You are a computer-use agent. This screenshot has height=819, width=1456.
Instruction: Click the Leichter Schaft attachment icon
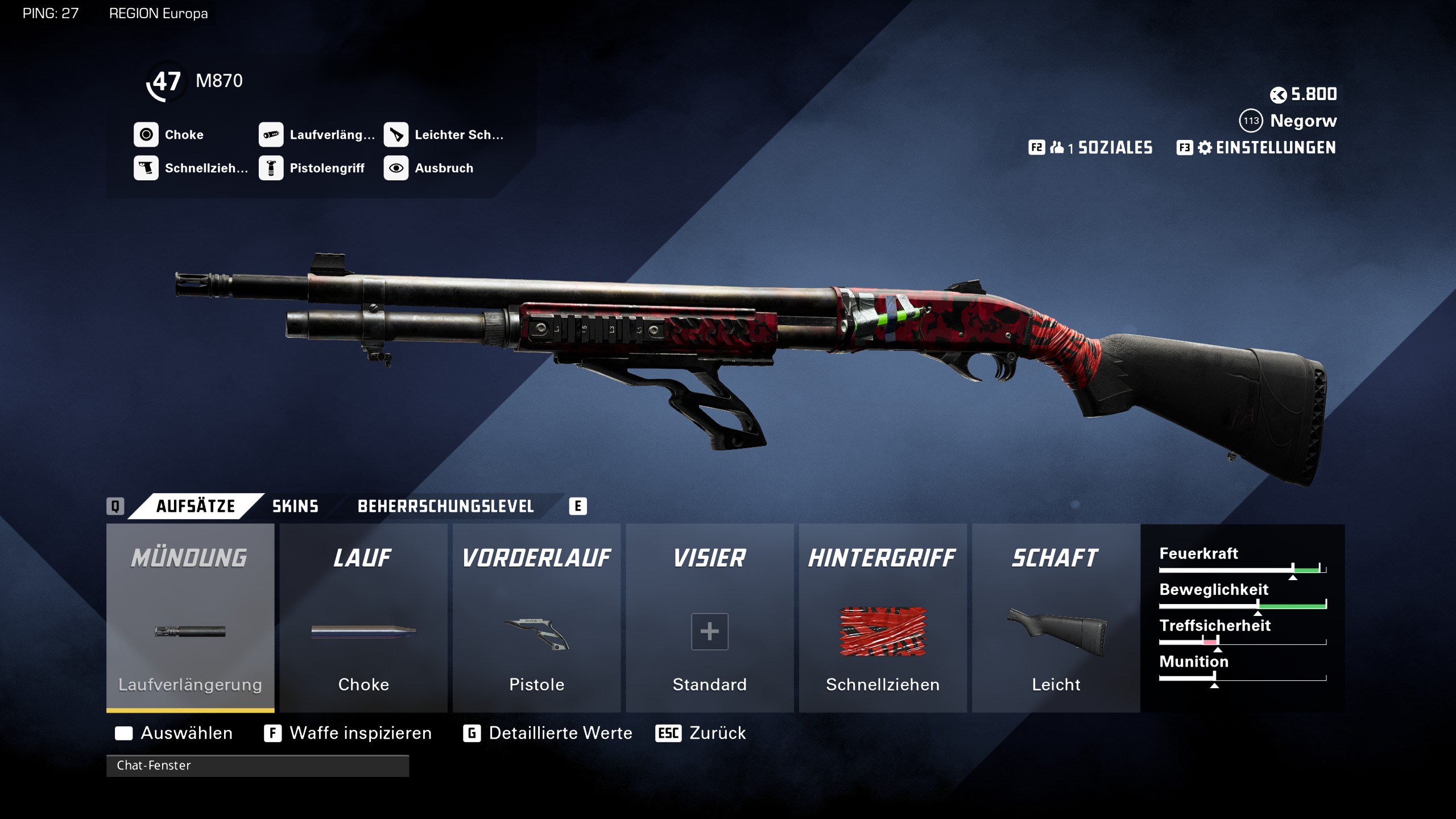(397, 135)
